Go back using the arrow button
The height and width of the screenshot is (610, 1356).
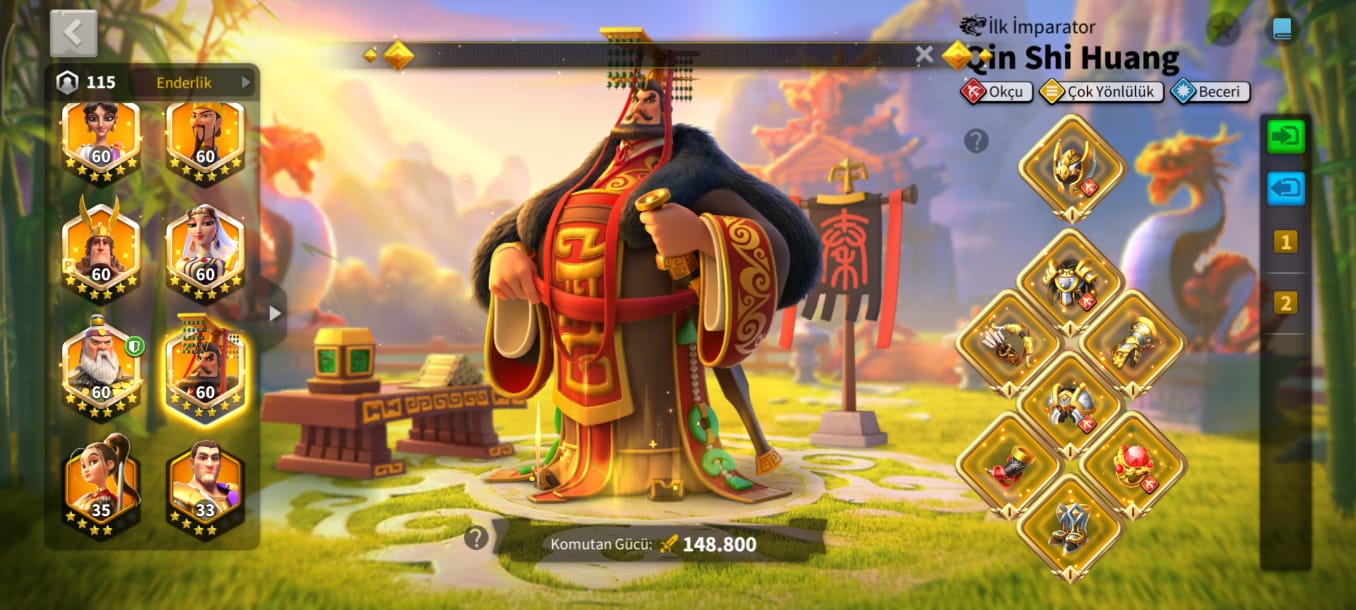(x=73, y=33)
